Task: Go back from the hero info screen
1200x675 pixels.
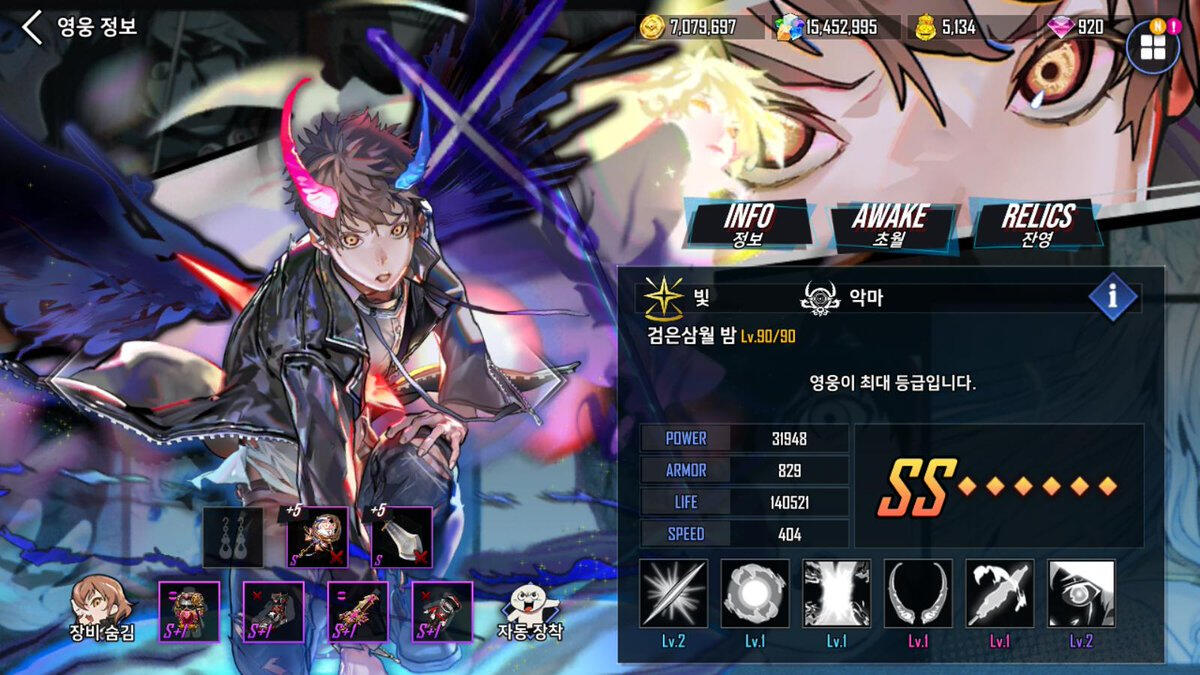Action: point(33,27)
